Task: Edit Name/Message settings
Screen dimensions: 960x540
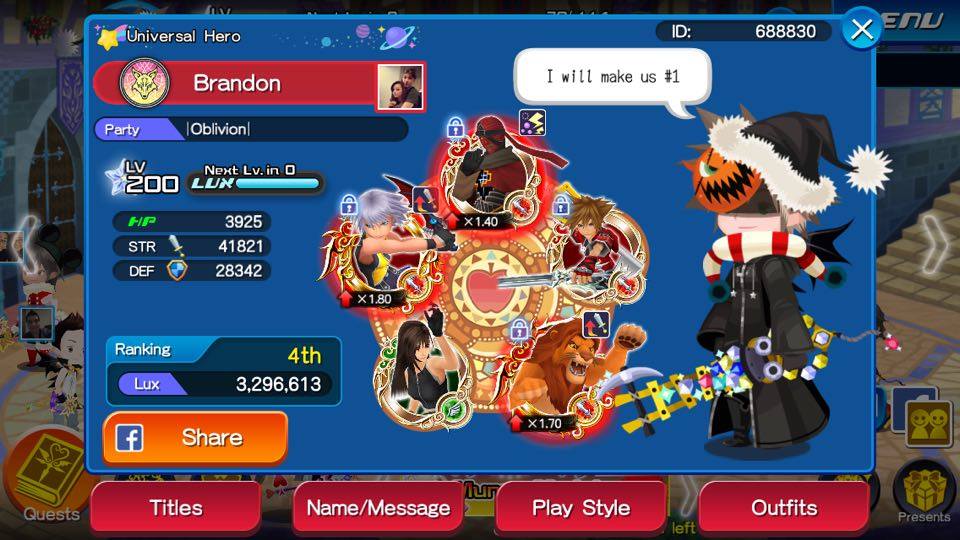Action: (x=378, y=508)
